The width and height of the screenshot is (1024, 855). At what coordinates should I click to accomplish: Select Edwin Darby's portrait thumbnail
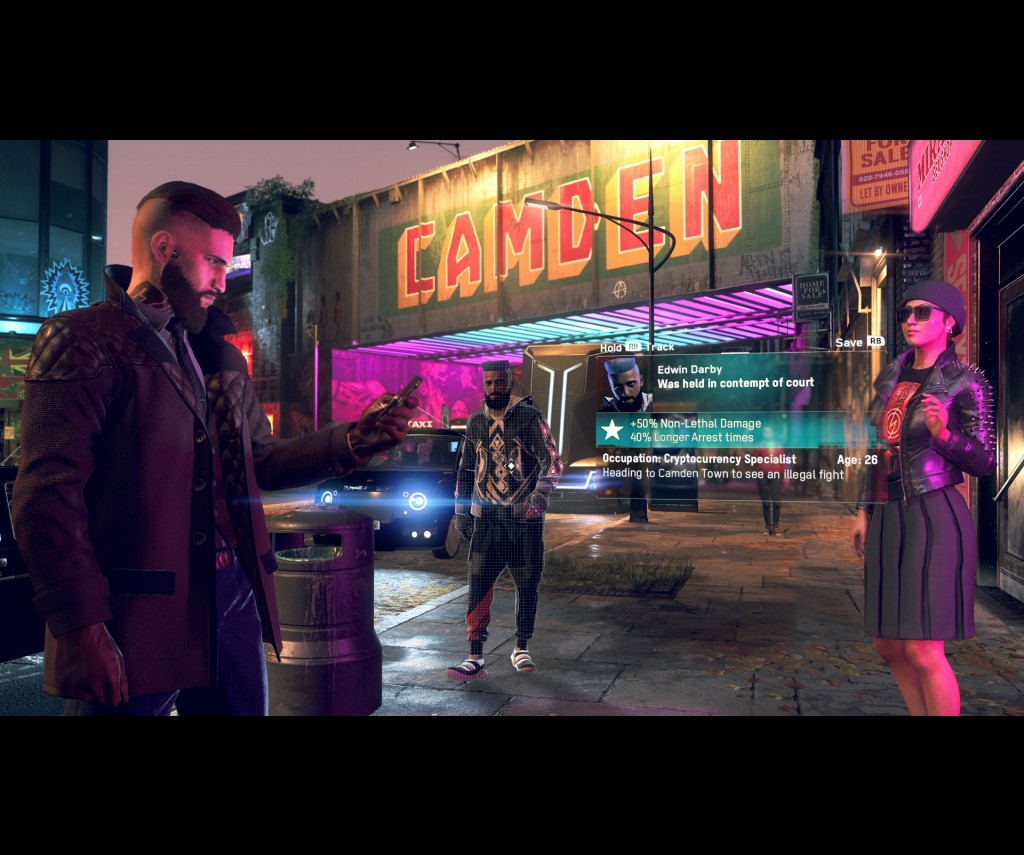(624, 385)
